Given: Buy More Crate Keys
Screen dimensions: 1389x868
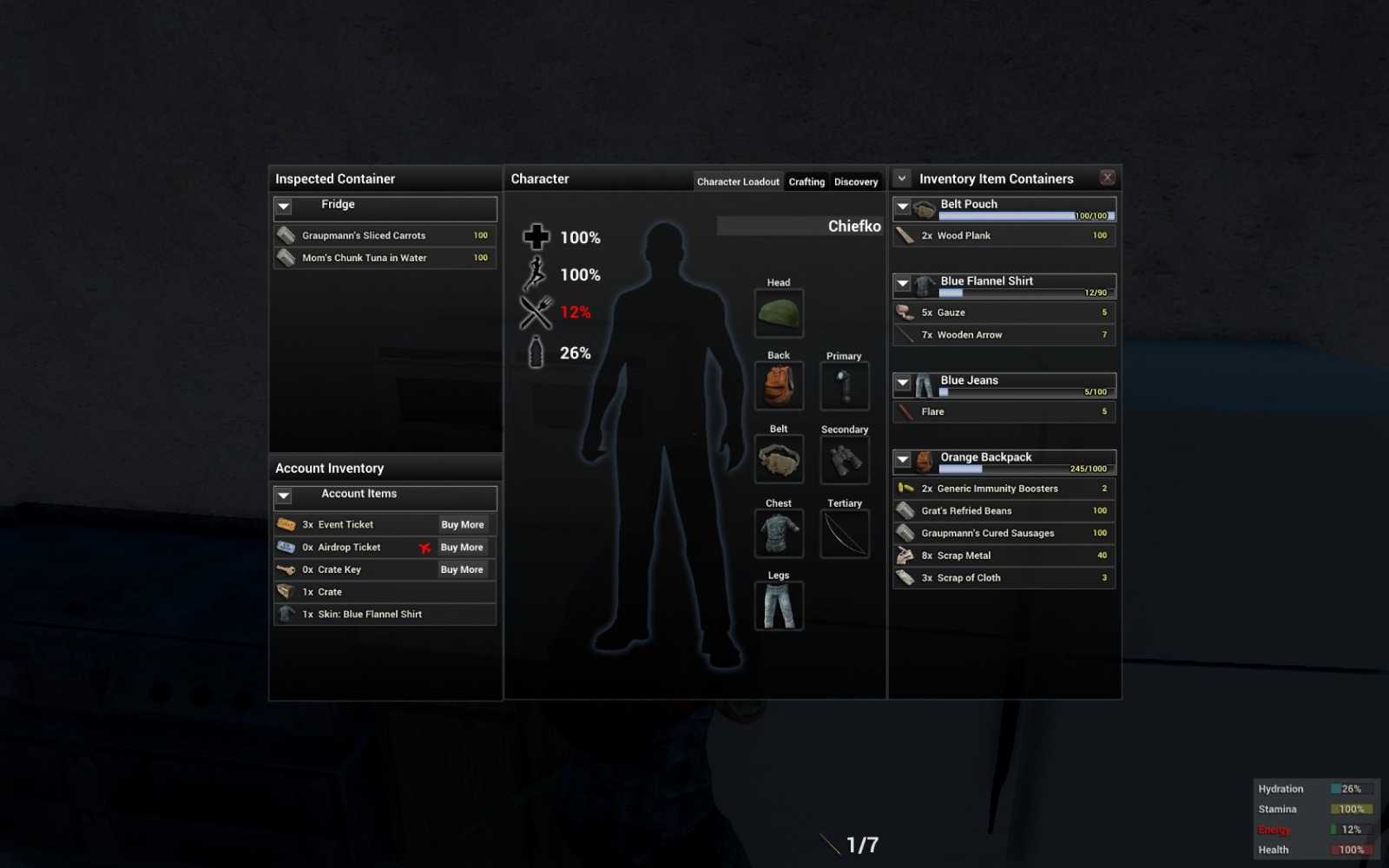Looking at the screenshot, I should coord(461,569).
